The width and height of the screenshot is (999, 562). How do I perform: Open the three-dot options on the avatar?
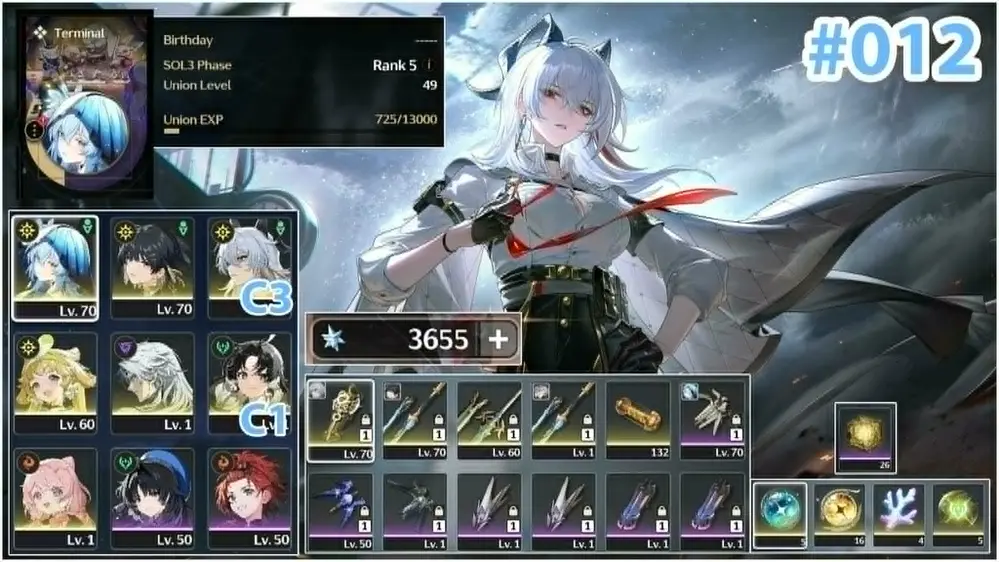[37, 130]
